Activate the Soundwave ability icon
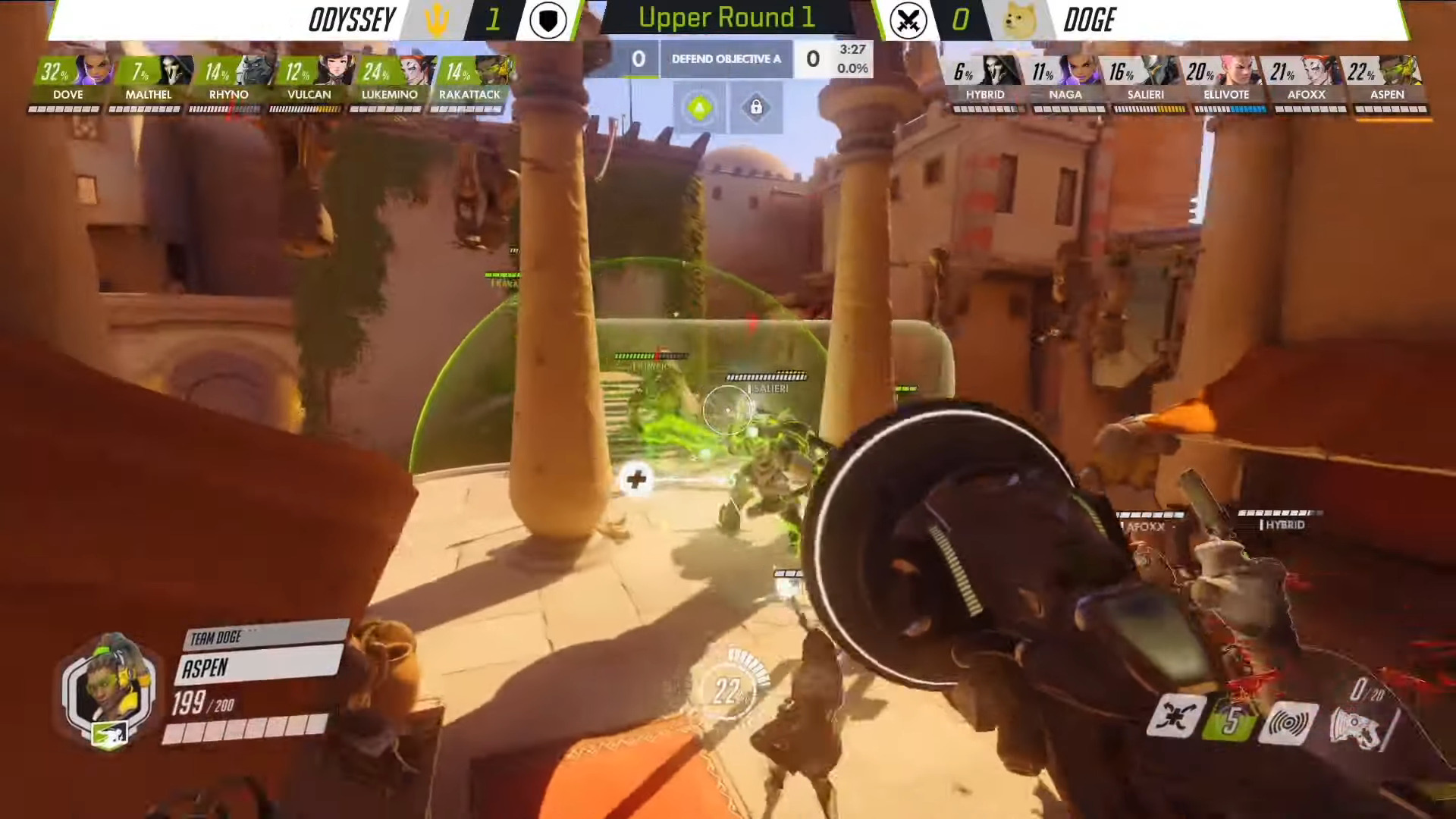This screenshot has width=1456, height=819. (x=1287, y=723)
